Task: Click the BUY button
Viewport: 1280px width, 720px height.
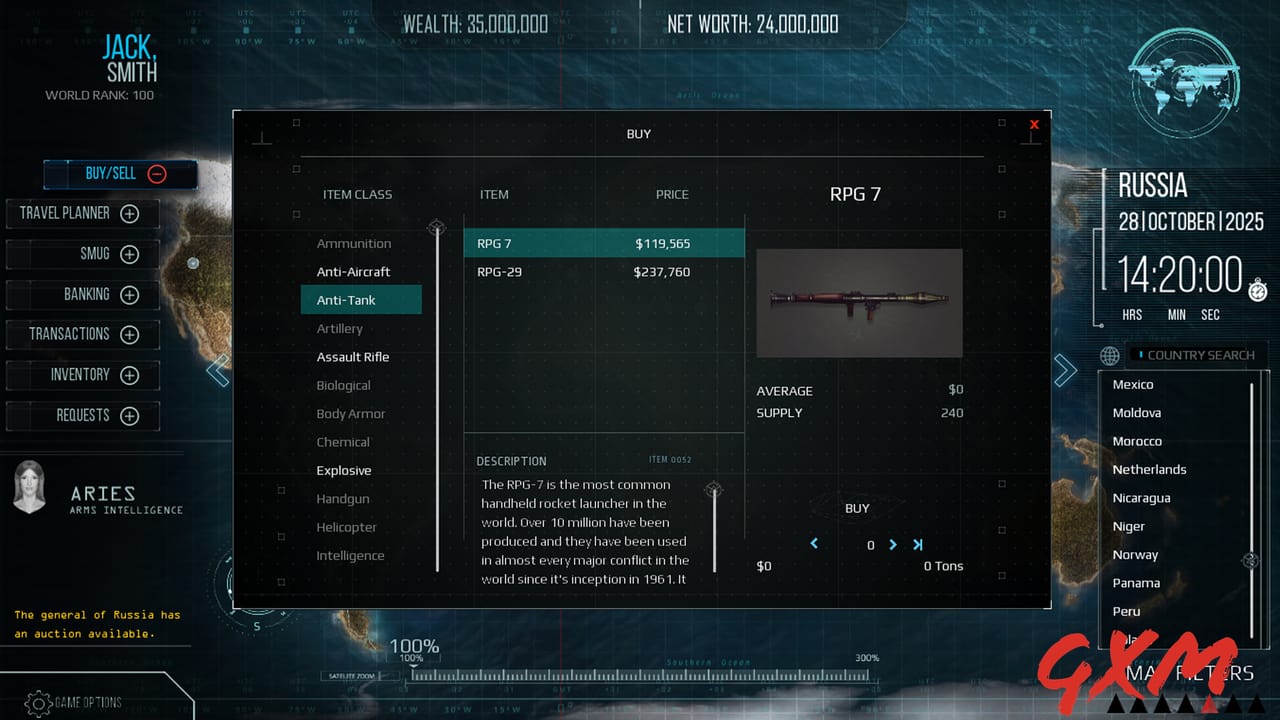Action: pos(857,508)
